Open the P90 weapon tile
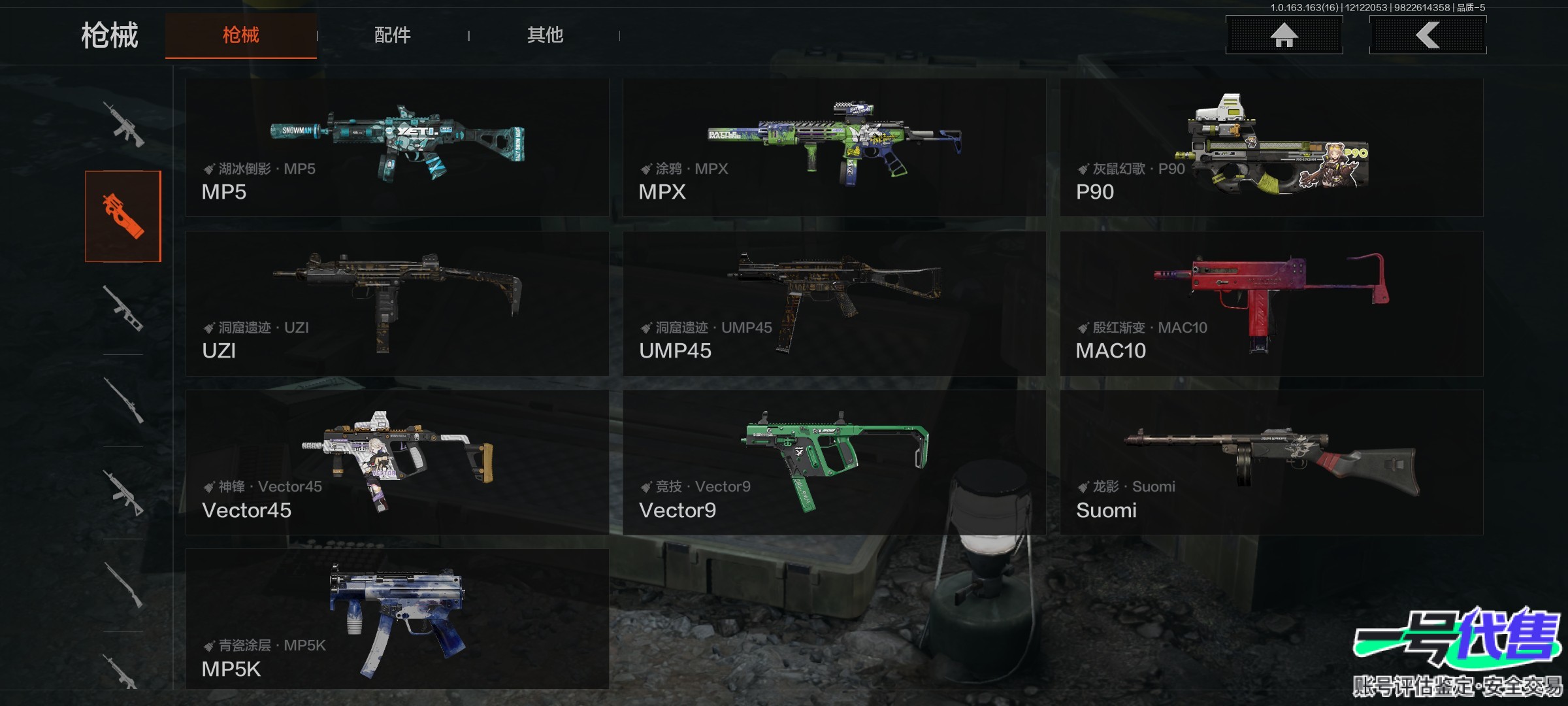Screen dimensions: 1568x706 [1271, 148]
